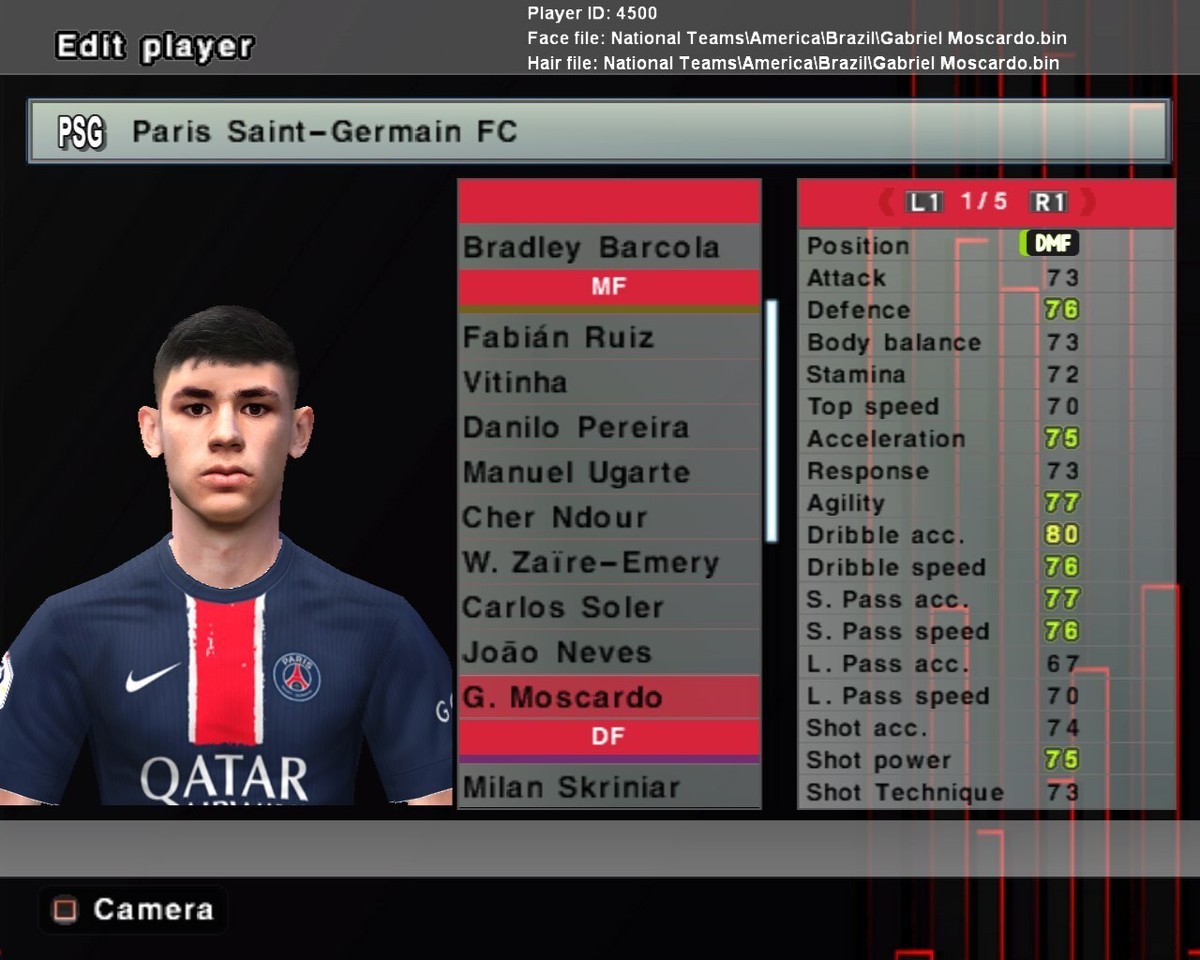1200x960 pixels.
Task: Click the Top speed stat row
Action: click(985, 407)
